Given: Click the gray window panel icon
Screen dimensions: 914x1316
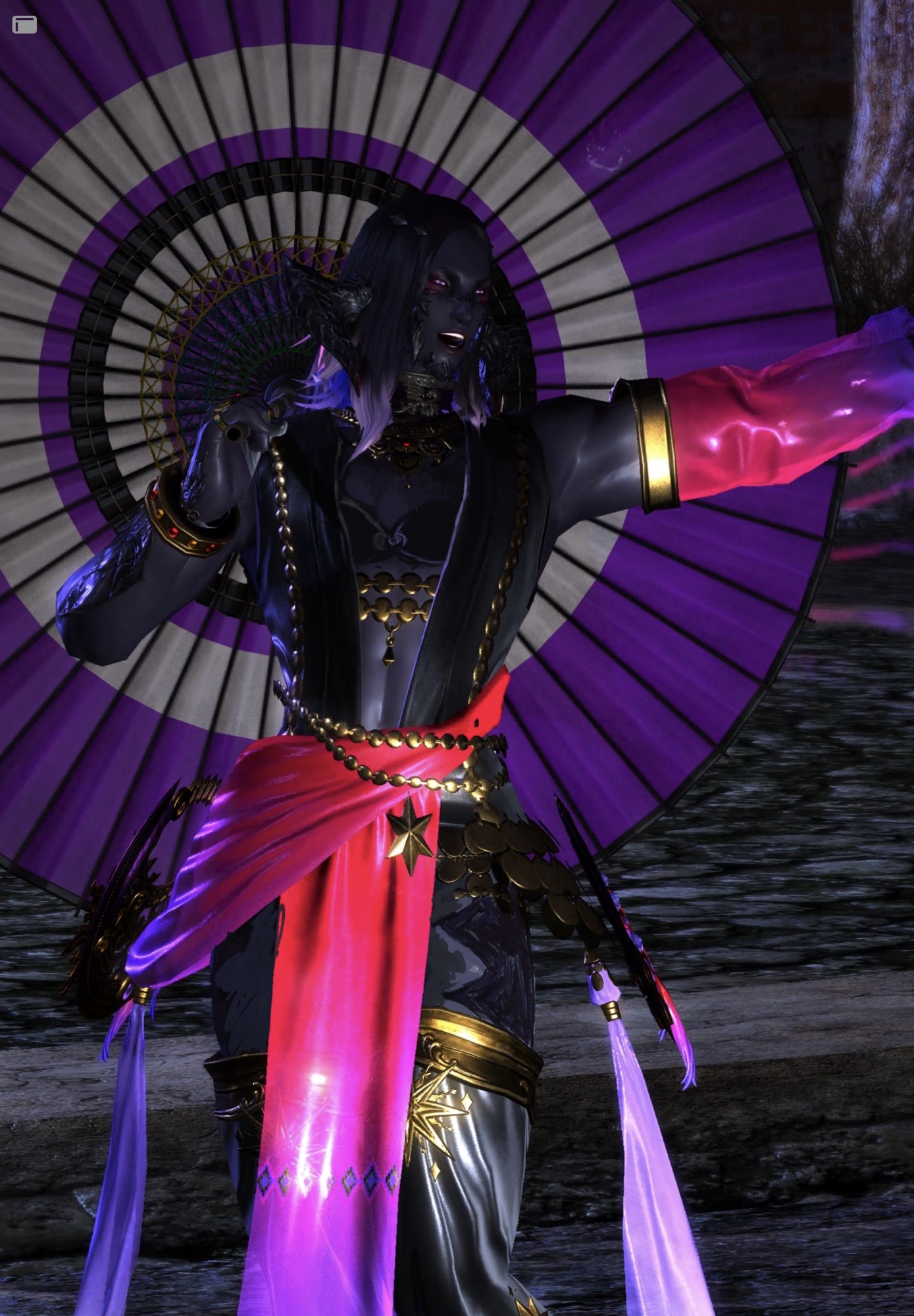Looking at the screenshot, I should point(24,25).
